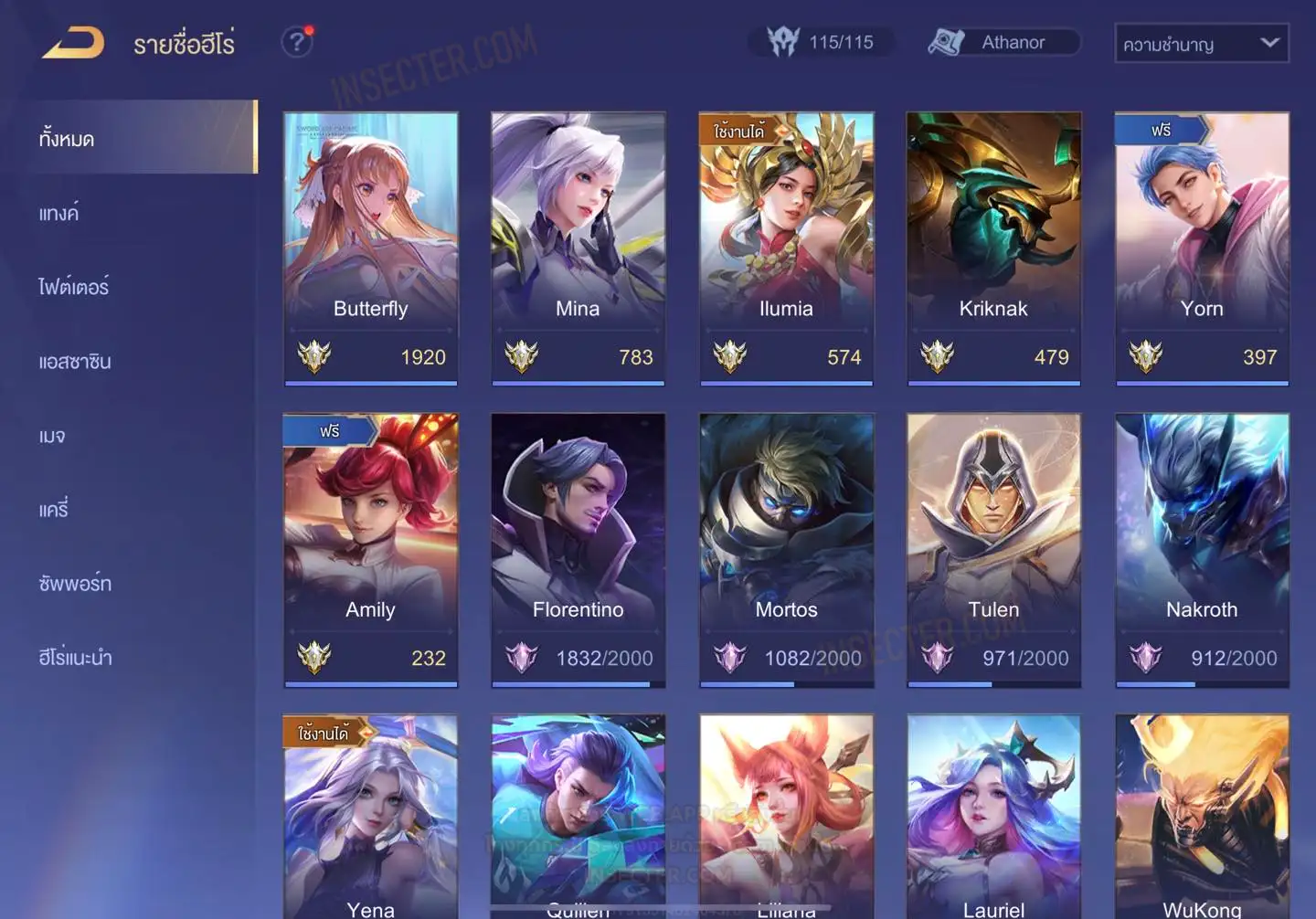This screenshot has height=919, width=1316.
Task: Choose the Mina hero card
Action: (x=578, y=248)
